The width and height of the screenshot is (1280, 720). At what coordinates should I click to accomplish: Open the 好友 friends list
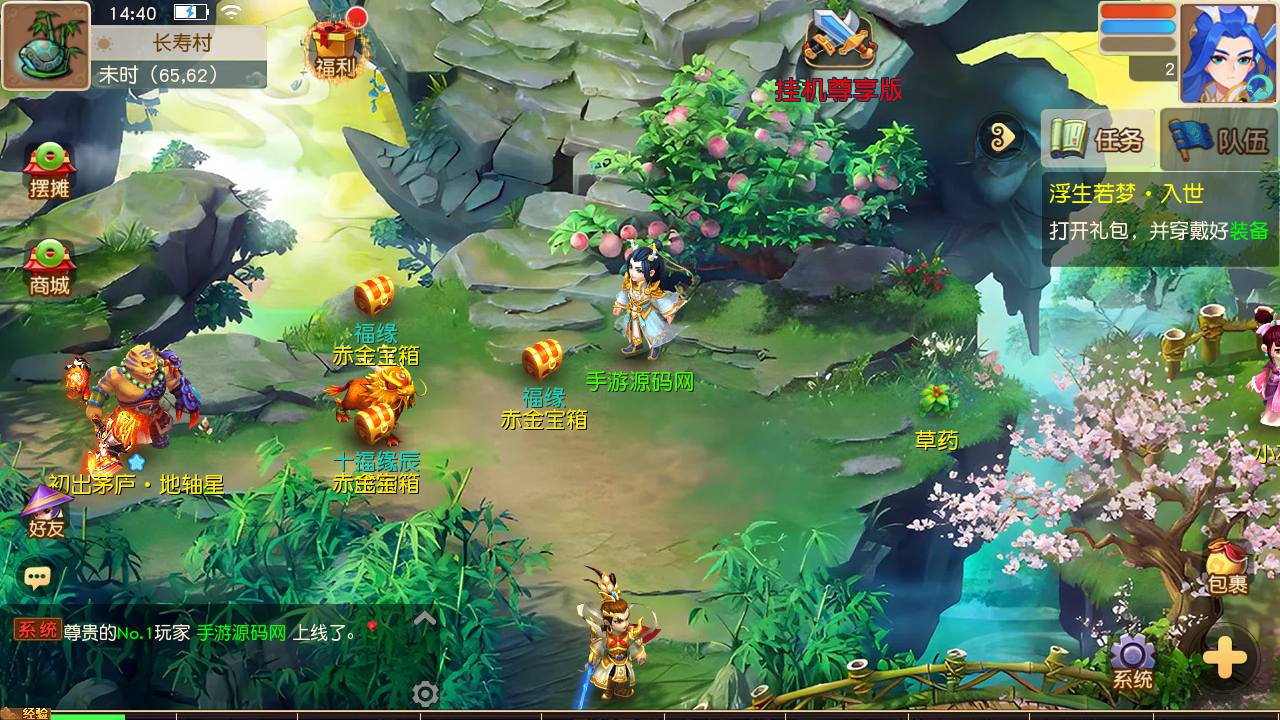click(45, 510)
